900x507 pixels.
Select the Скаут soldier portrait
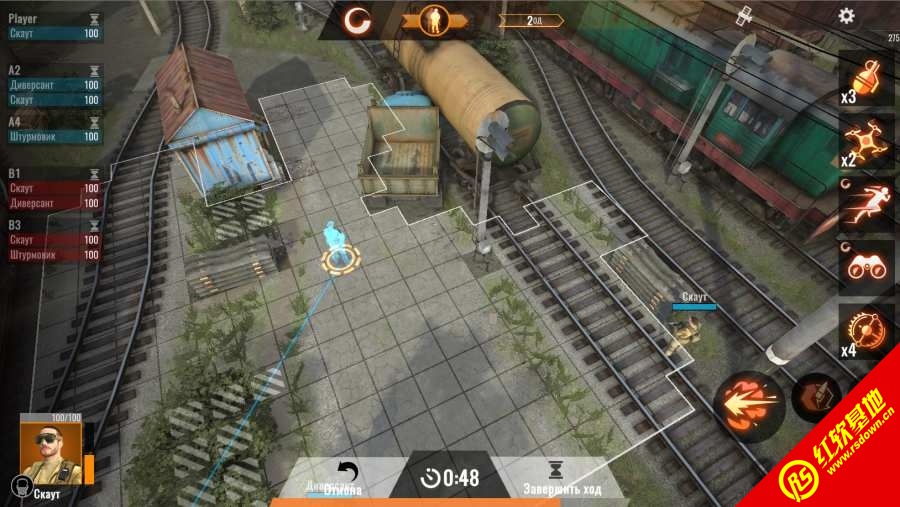coord(50,453)
